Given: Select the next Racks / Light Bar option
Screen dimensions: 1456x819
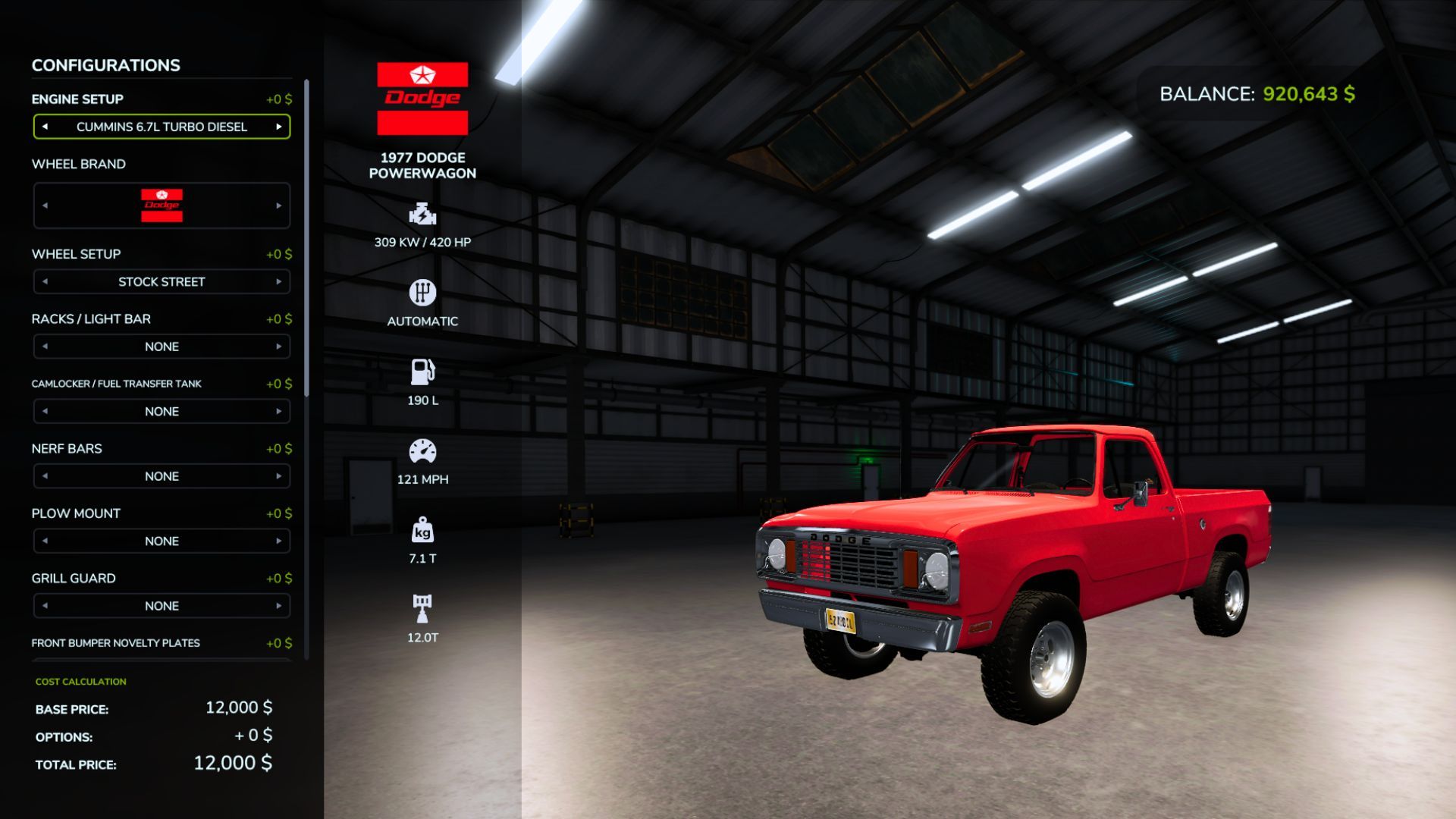Looking at the screenshot, I should coord(278,346).
